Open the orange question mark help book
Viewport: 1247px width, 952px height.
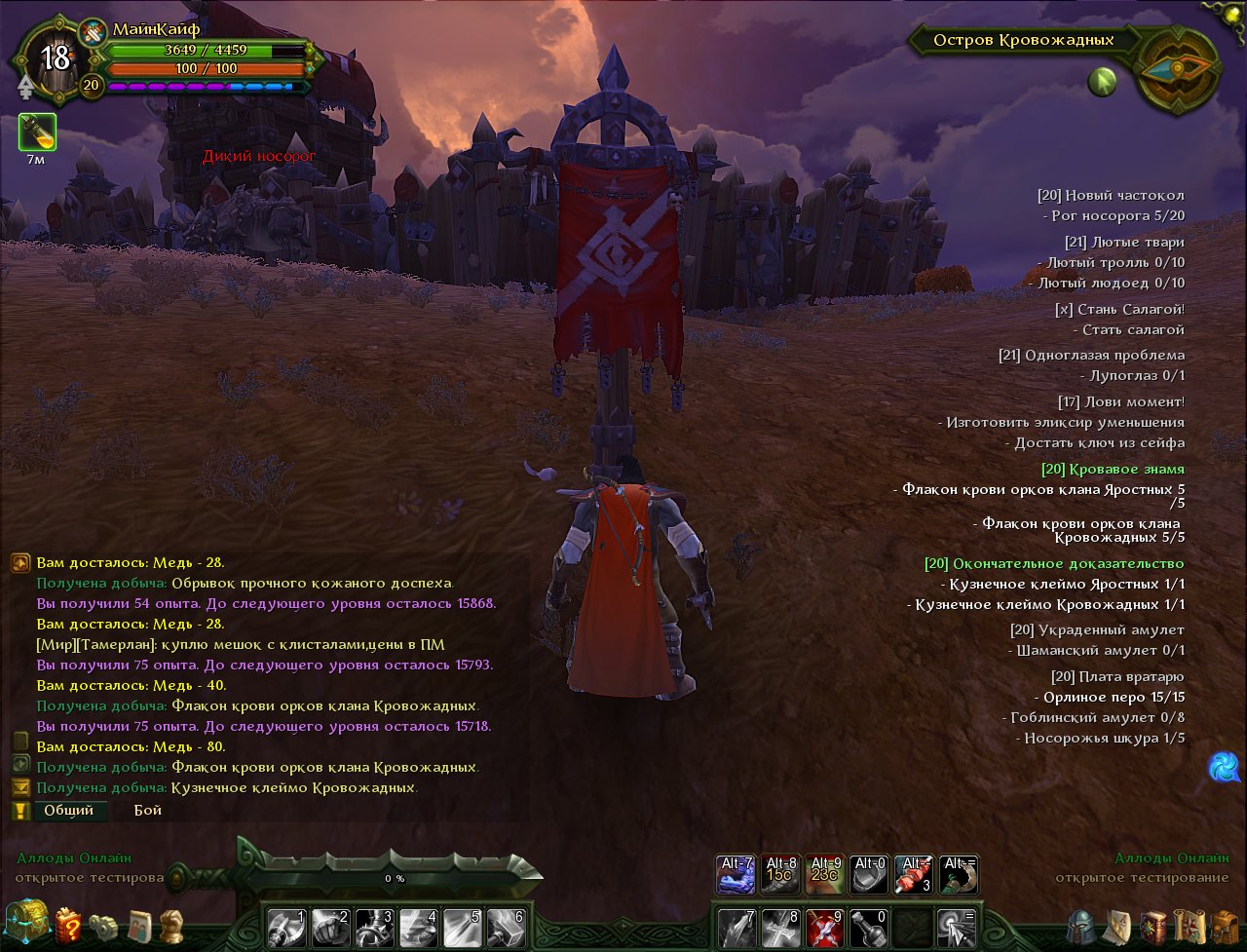tap(68, 925)
